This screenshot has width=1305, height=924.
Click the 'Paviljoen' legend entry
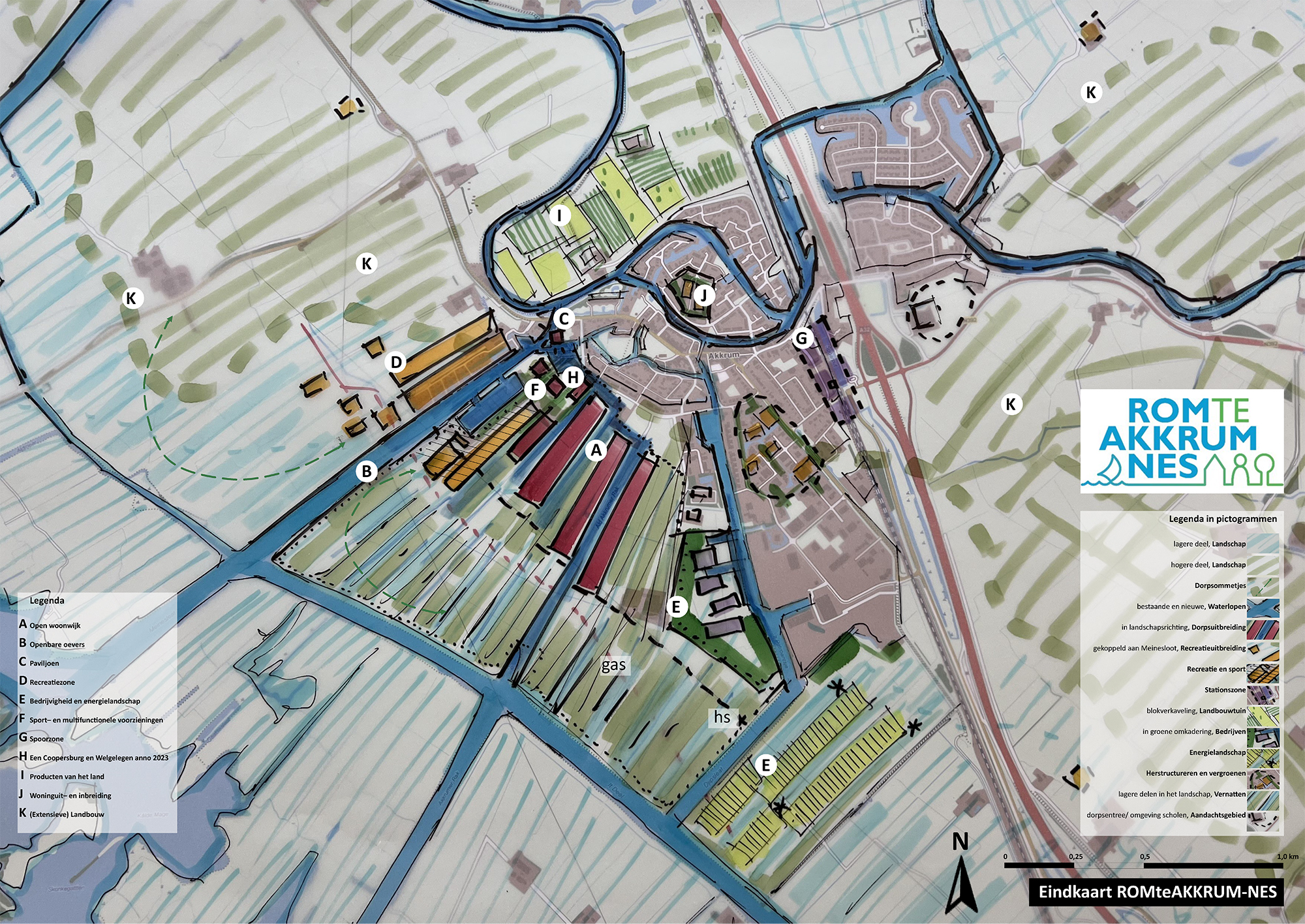tap(44, 663)
